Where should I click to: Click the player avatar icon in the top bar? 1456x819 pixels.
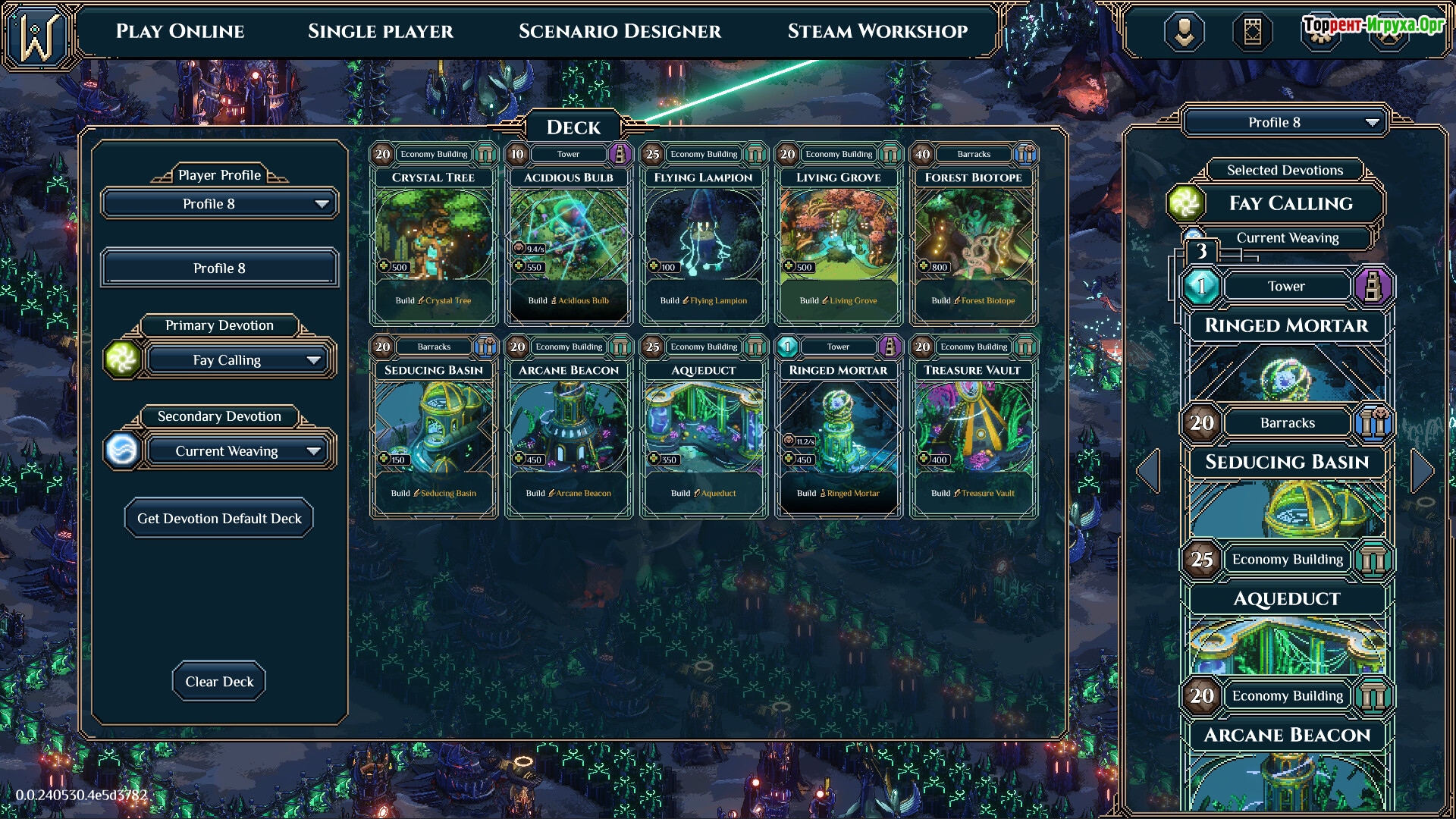click(x=1184, y=32)
